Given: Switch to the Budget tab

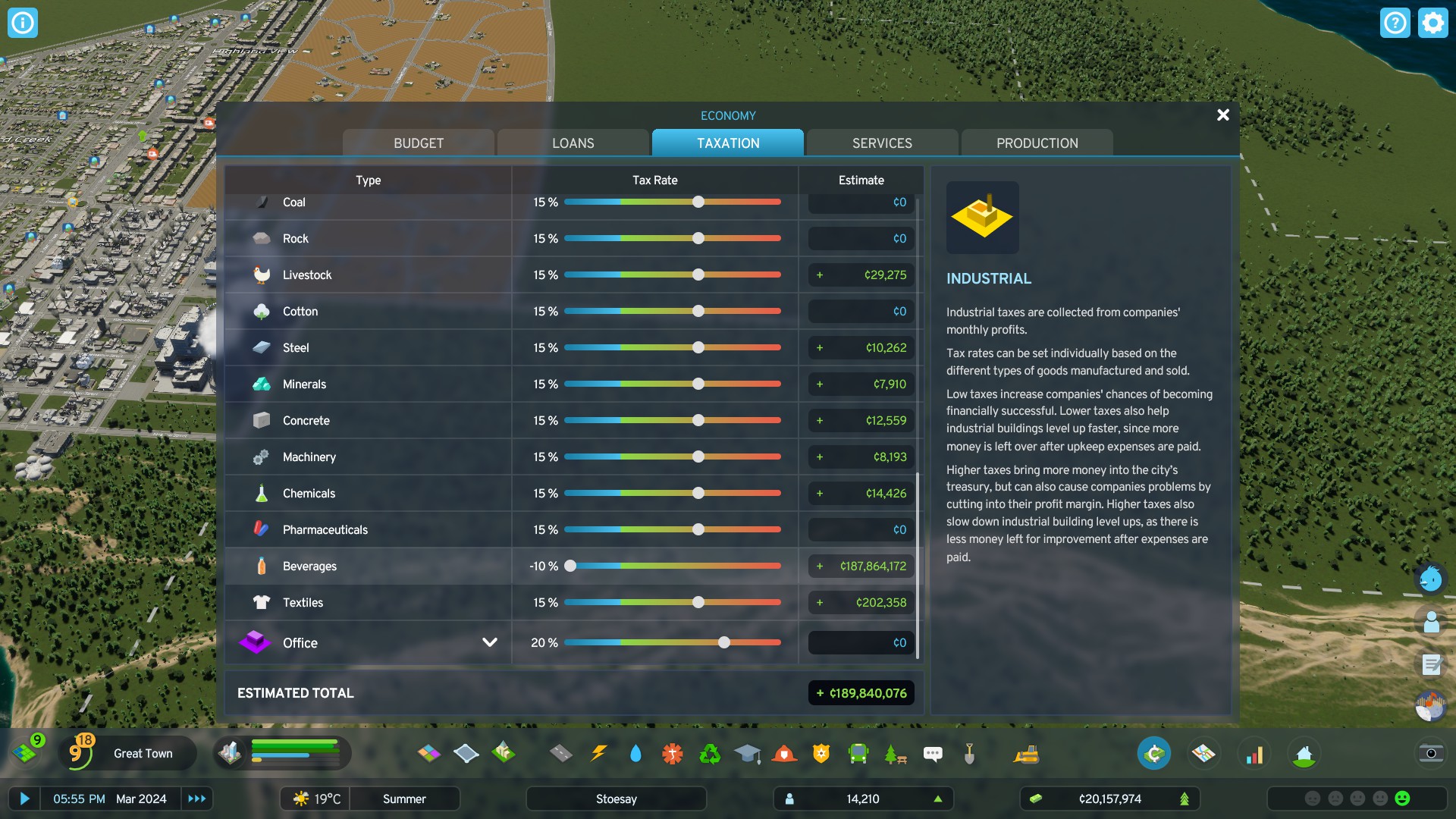Looking at the screenshot, I should pyautogui.click(x=418, y=143).
